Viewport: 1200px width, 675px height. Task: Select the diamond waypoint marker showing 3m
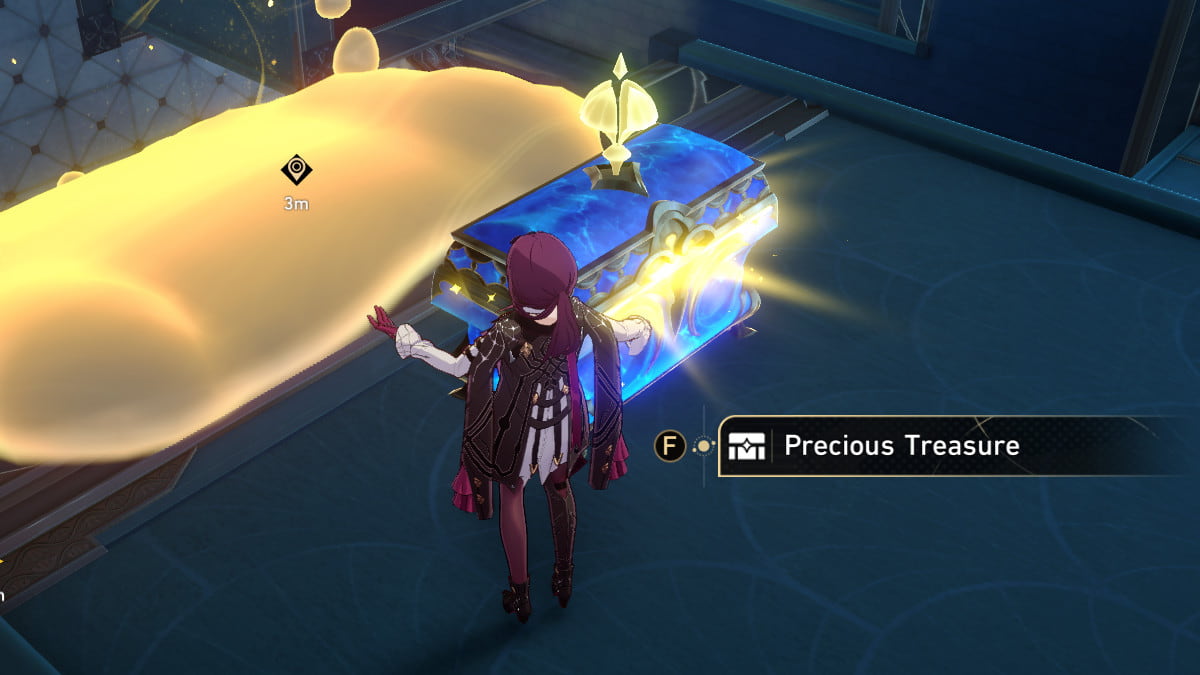tap(296, 171)
